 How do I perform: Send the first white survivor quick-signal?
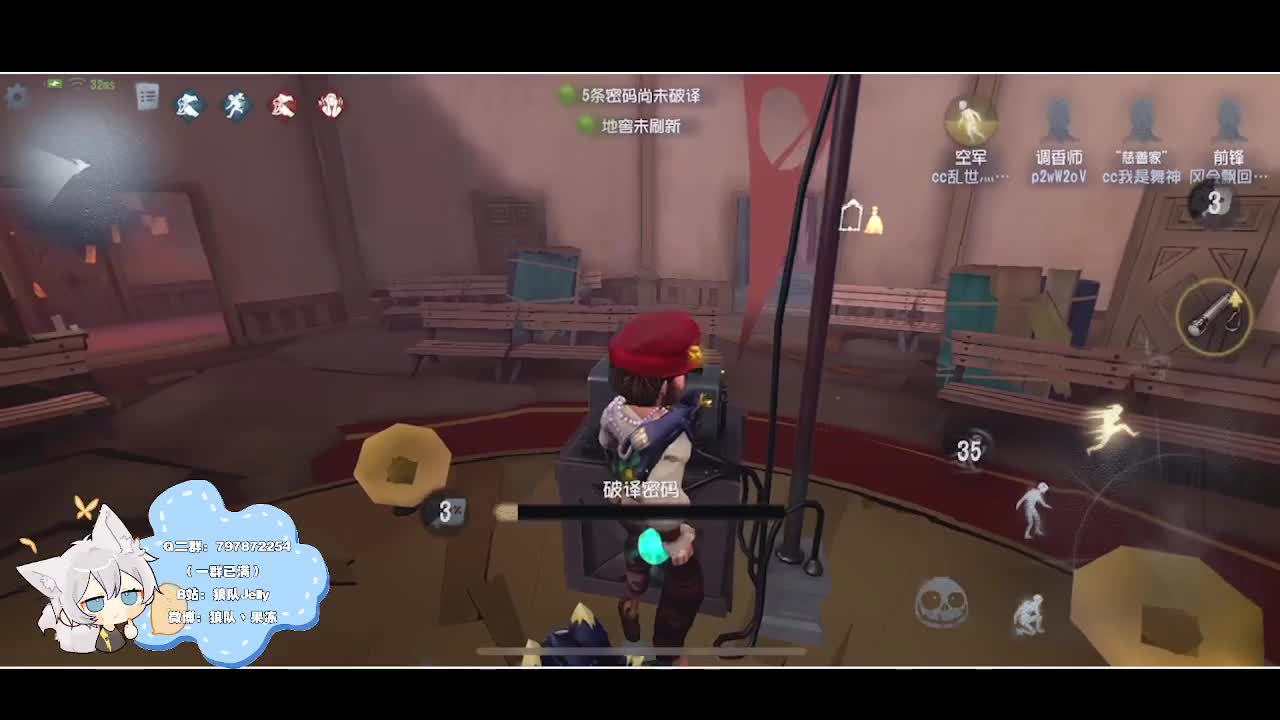[187, 105]
